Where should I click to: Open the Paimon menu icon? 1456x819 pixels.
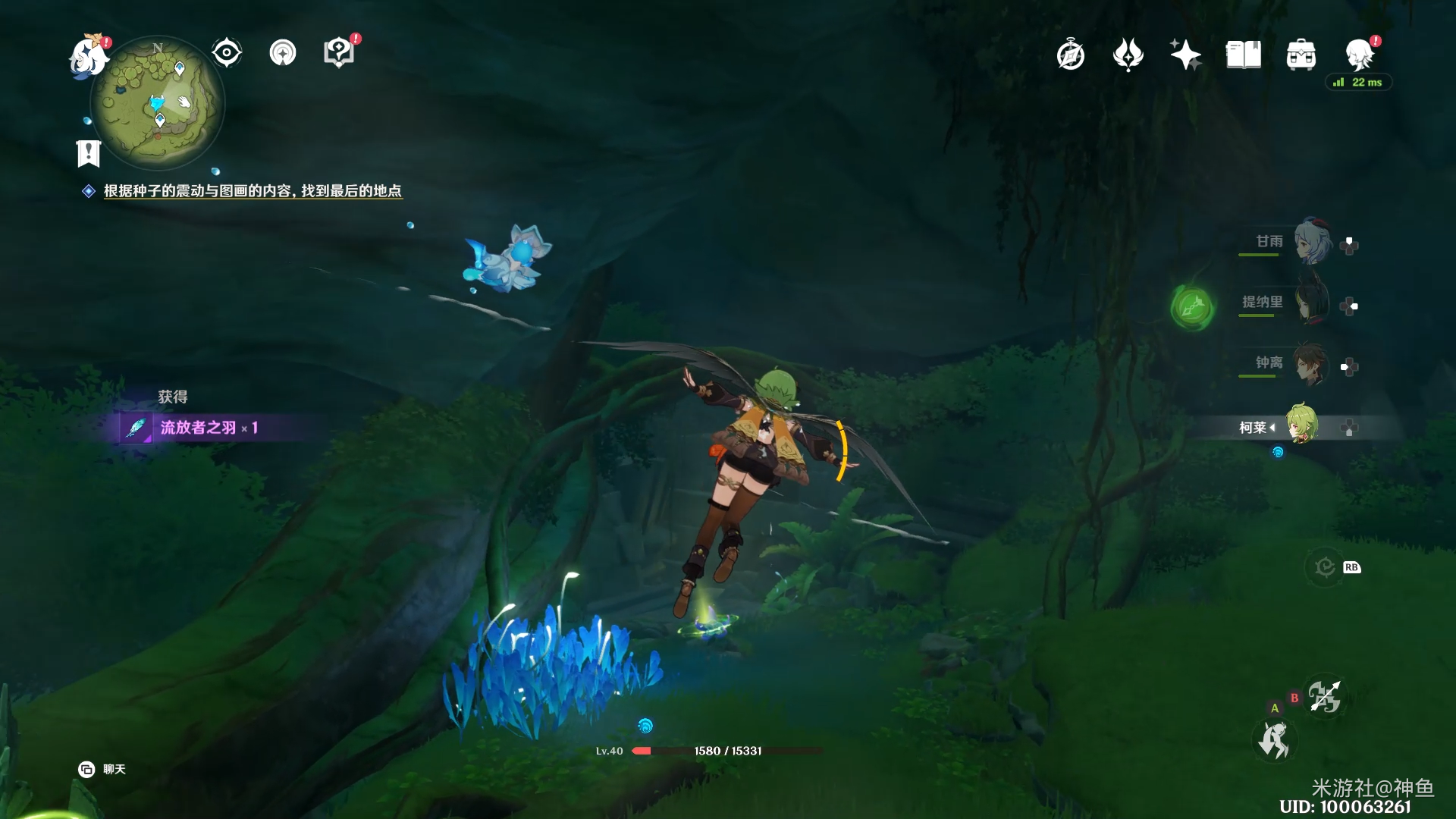[x=88, y=57]
